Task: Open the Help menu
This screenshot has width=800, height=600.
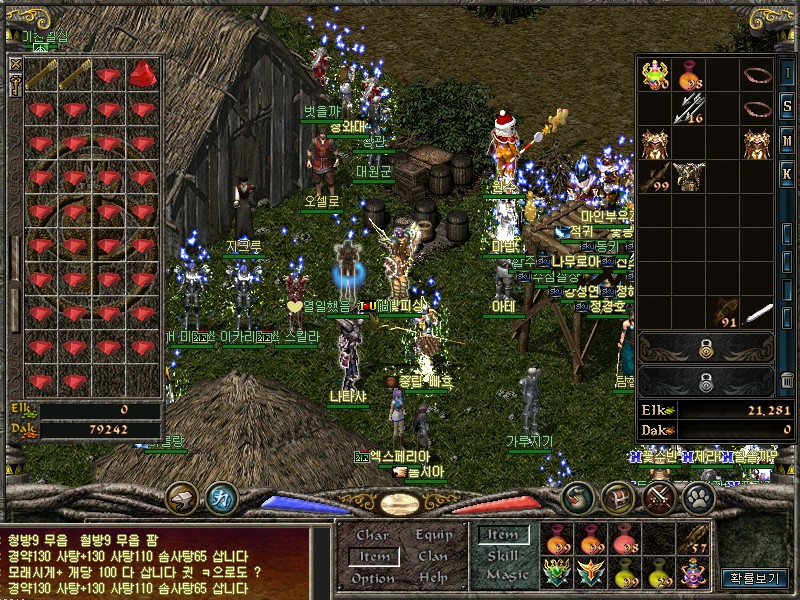Action: 433,578
